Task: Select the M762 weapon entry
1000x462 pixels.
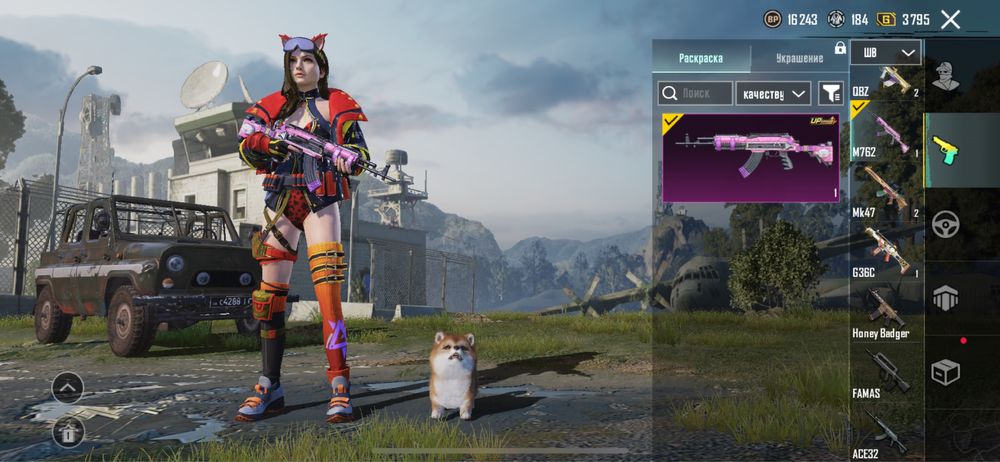Action: (x=886, y=133)
